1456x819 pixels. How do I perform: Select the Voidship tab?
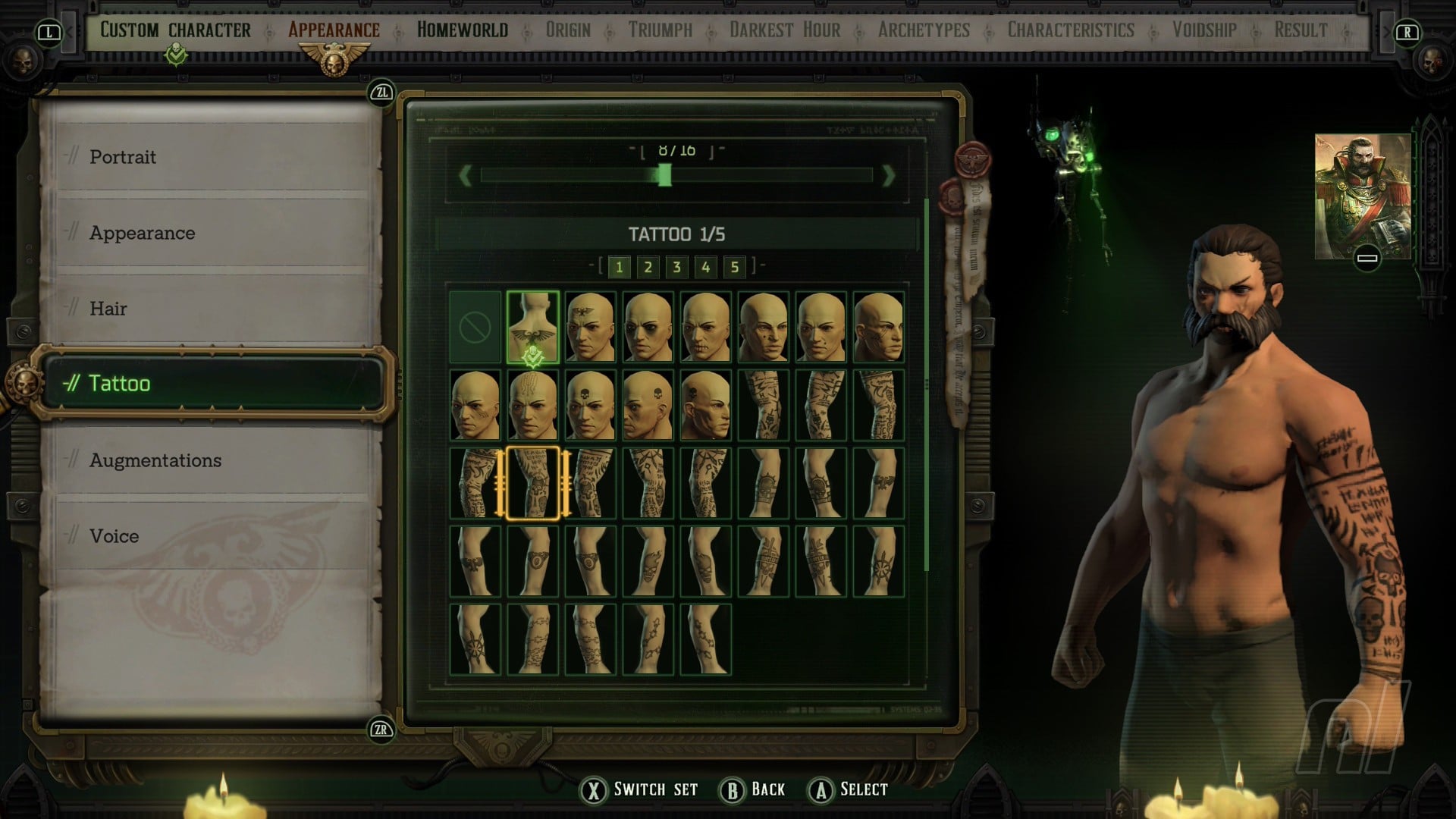tap(1204, 30)
